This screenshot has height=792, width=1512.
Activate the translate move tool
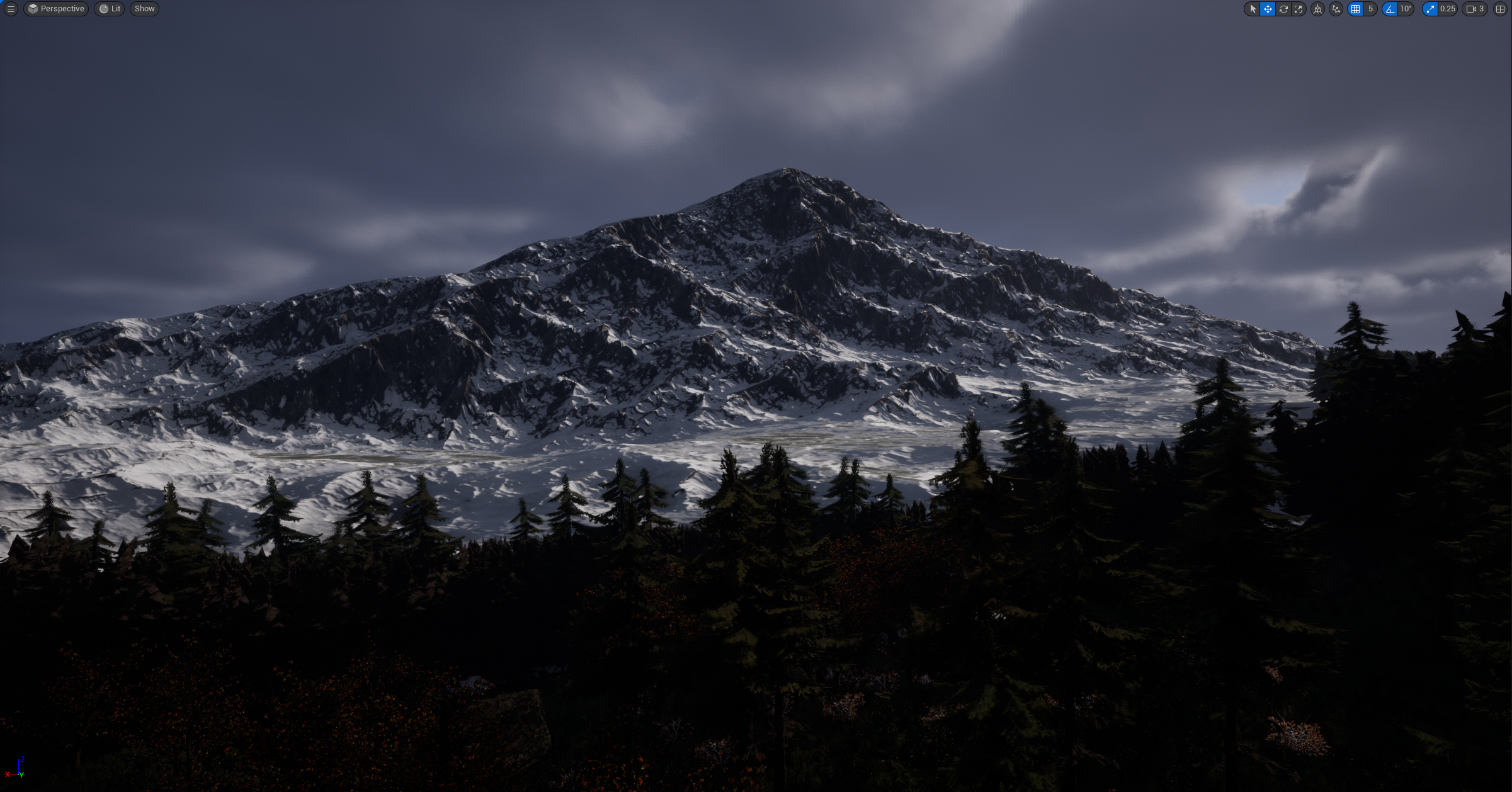point(1268,9)
